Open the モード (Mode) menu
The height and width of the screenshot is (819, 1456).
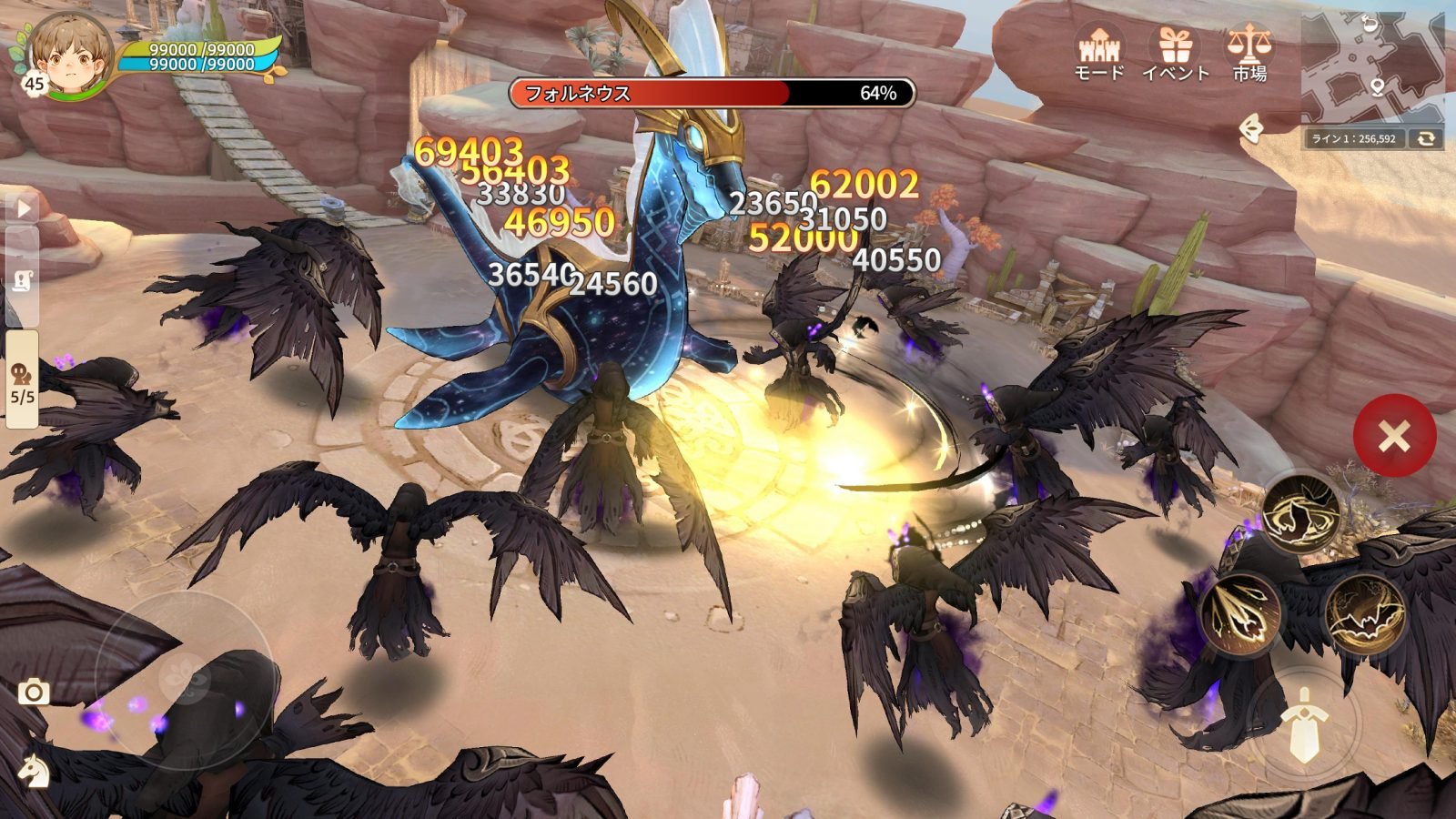1099,52
